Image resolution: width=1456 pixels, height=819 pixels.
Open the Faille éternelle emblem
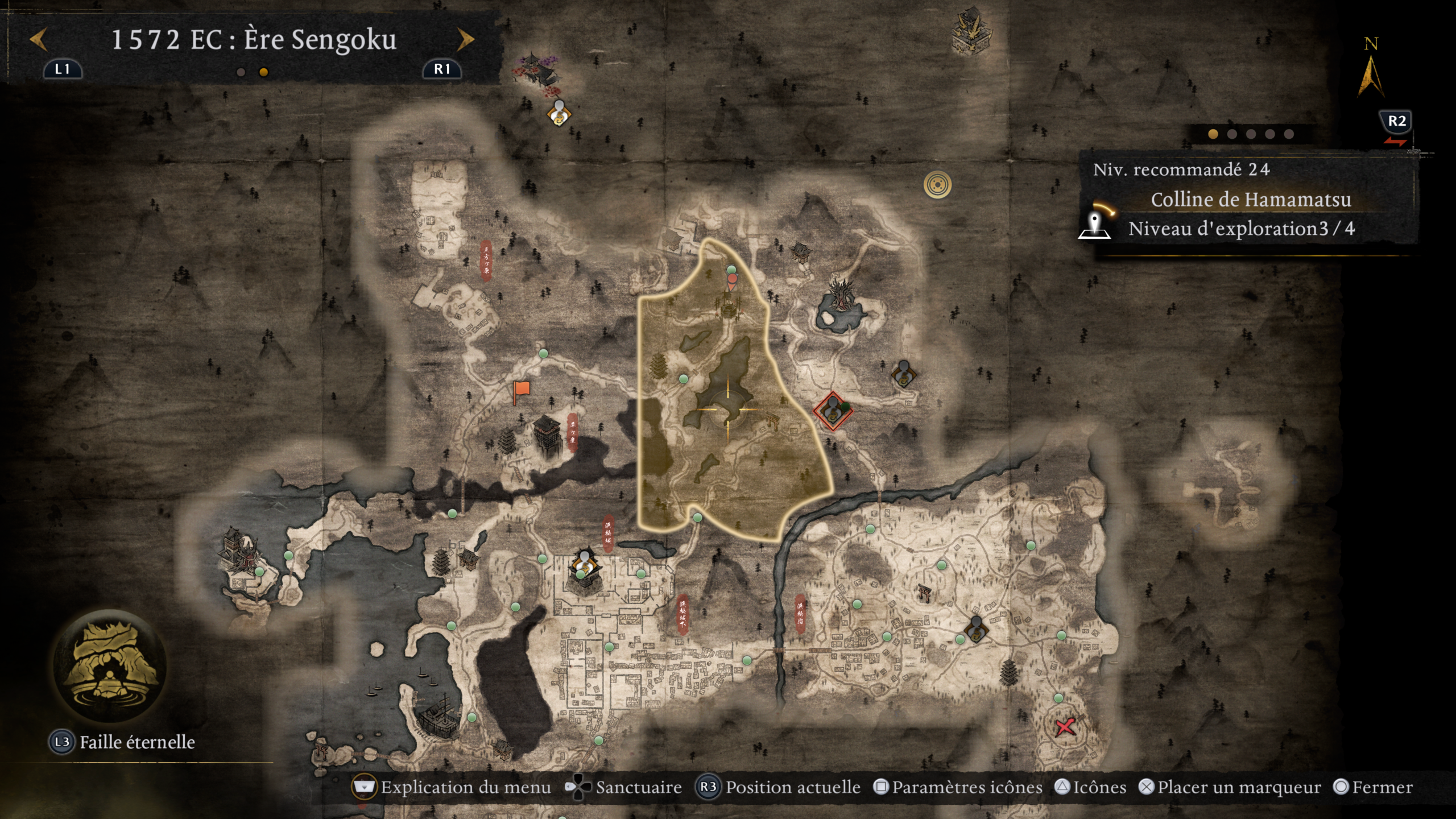point(109,666)
